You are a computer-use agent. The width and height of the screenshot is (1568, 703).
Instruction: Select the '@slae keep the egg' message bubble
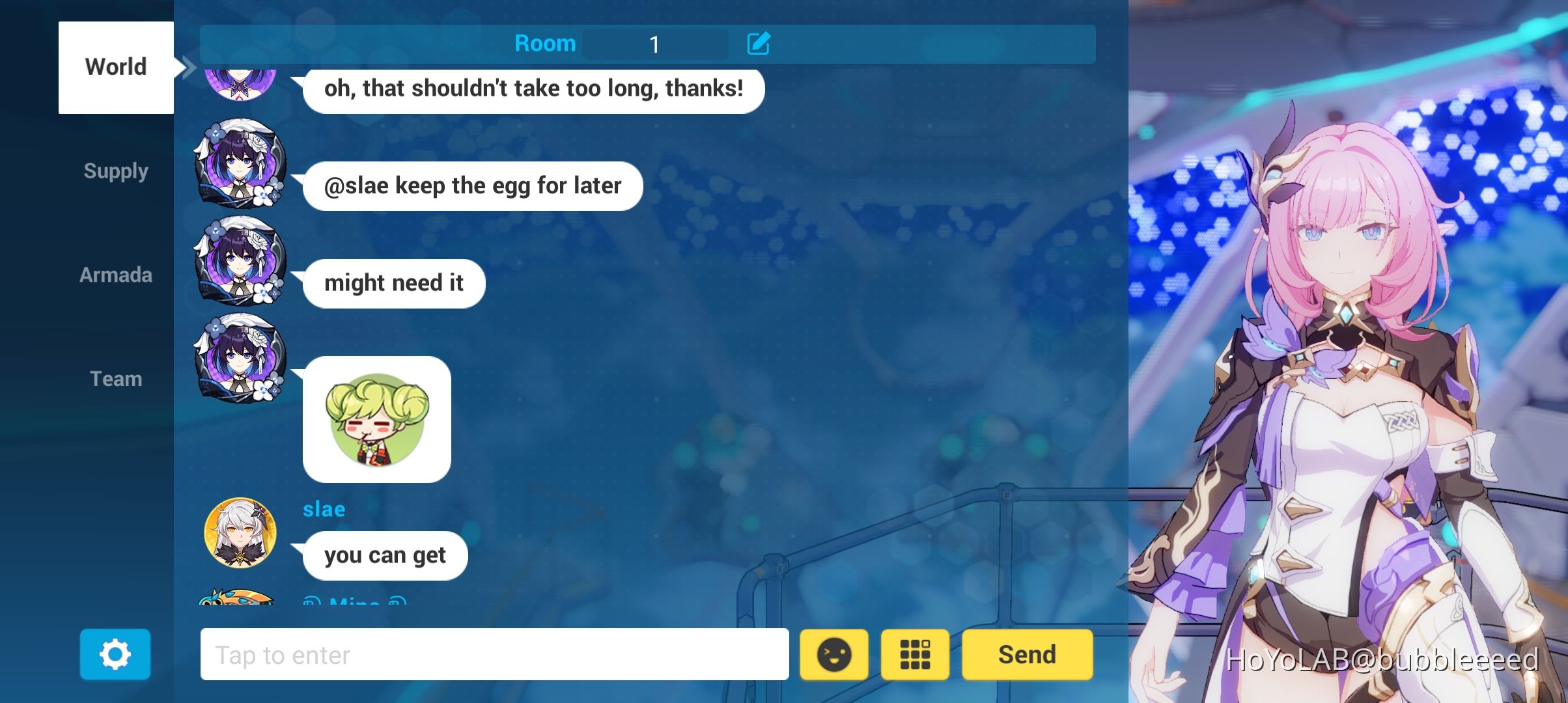coord(473,186)
